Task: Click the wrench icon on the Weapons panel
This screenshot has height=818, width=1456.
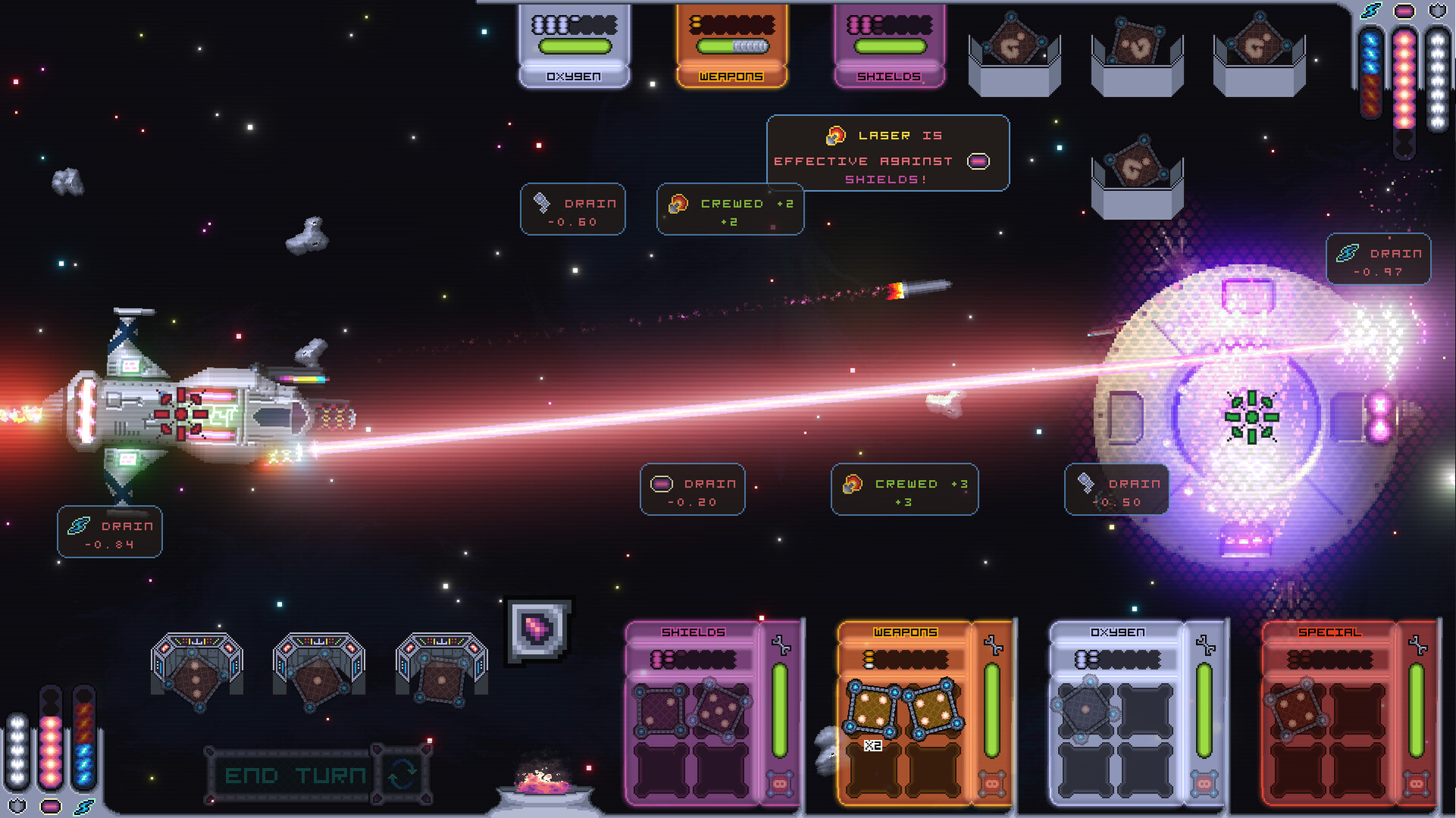Action: point(993,646)
